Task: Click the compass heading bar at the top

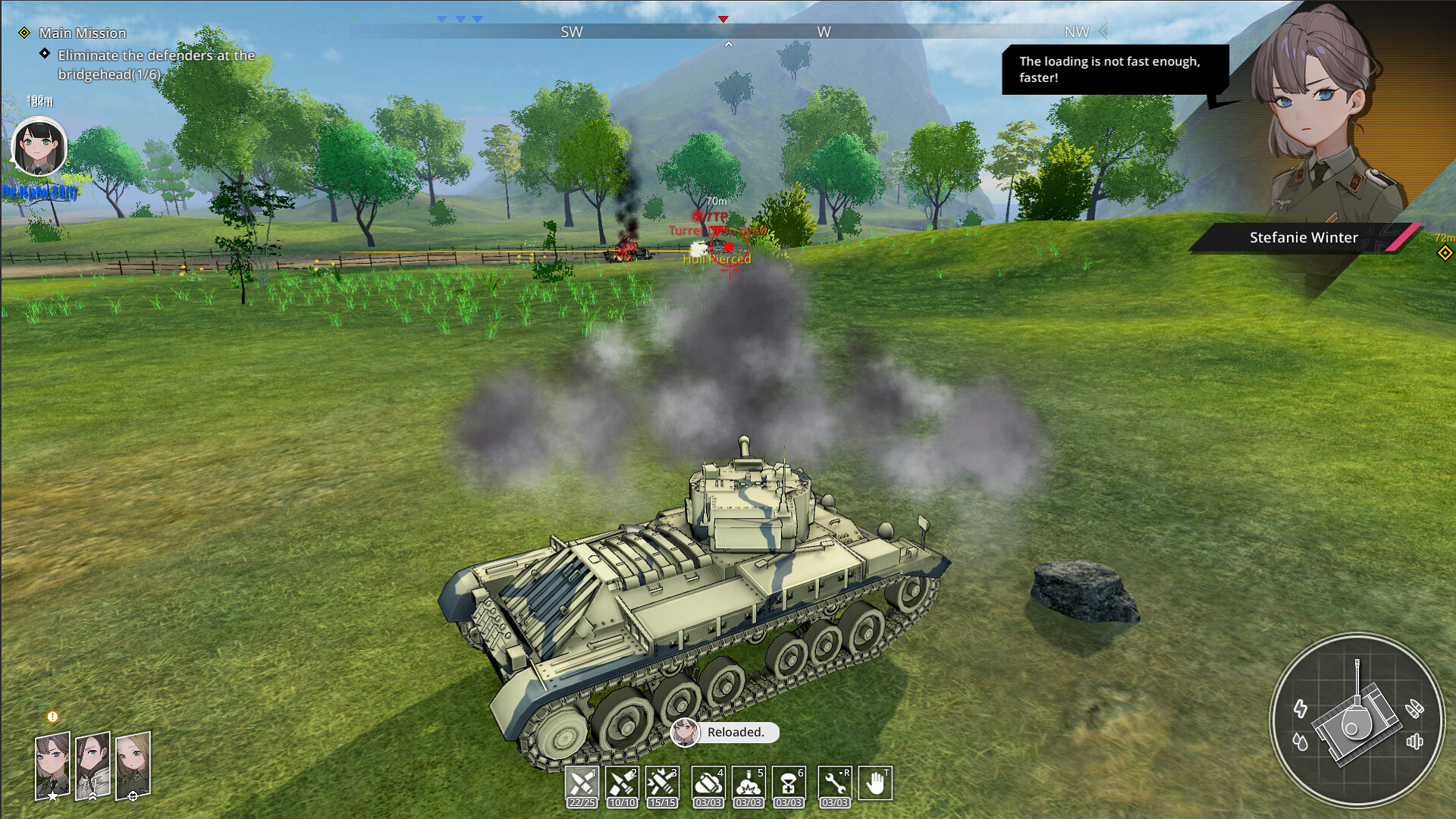Action: 728,32
